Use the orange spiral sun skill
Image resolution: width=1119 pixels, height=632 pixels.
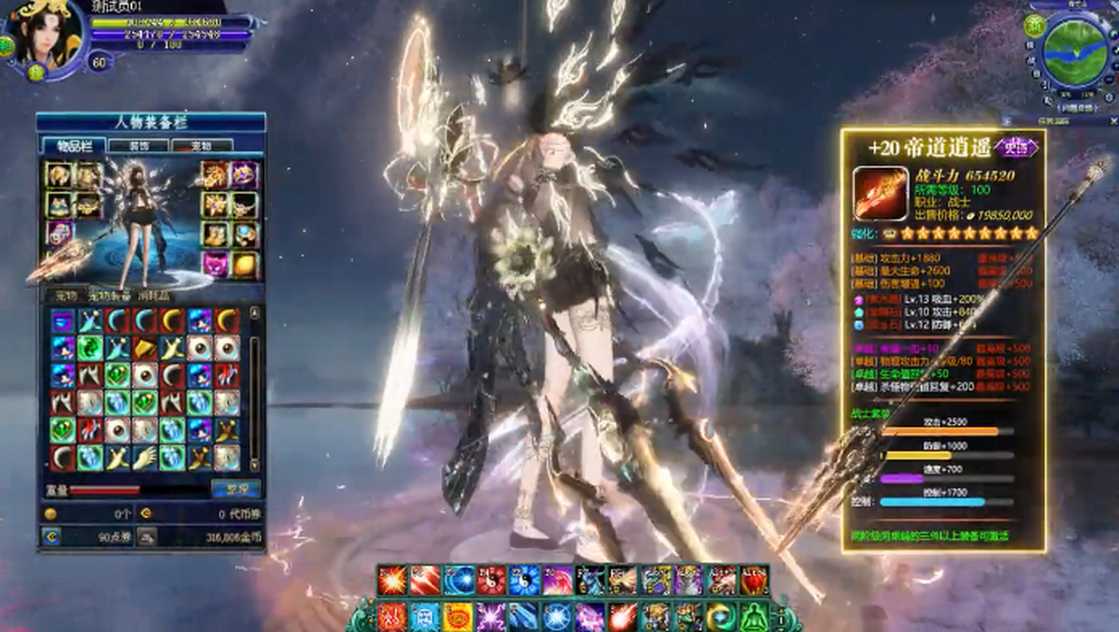(457, 616)
